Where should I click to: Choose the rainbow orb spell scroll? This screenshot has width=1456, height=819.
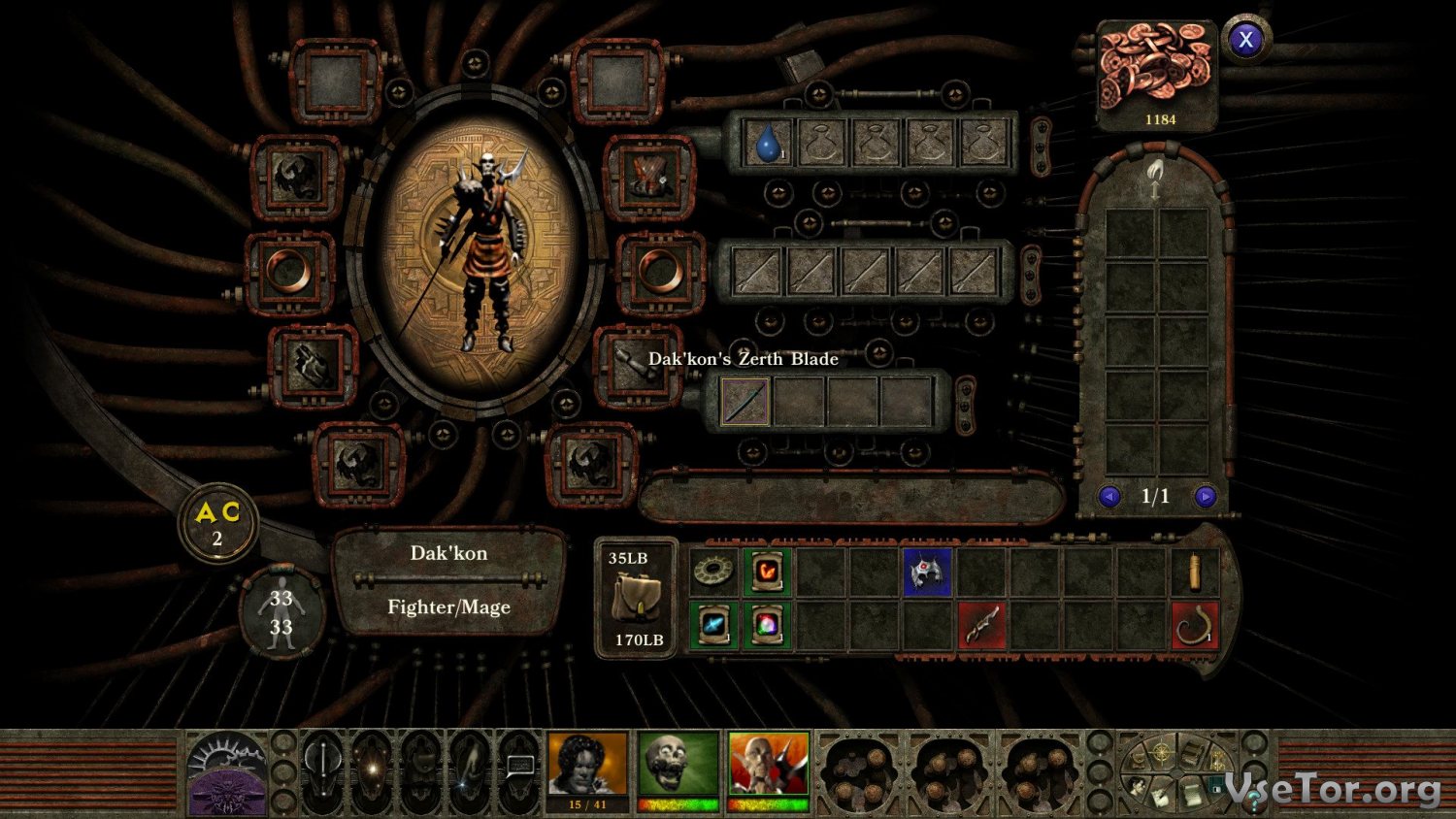[x=767, y=625]
